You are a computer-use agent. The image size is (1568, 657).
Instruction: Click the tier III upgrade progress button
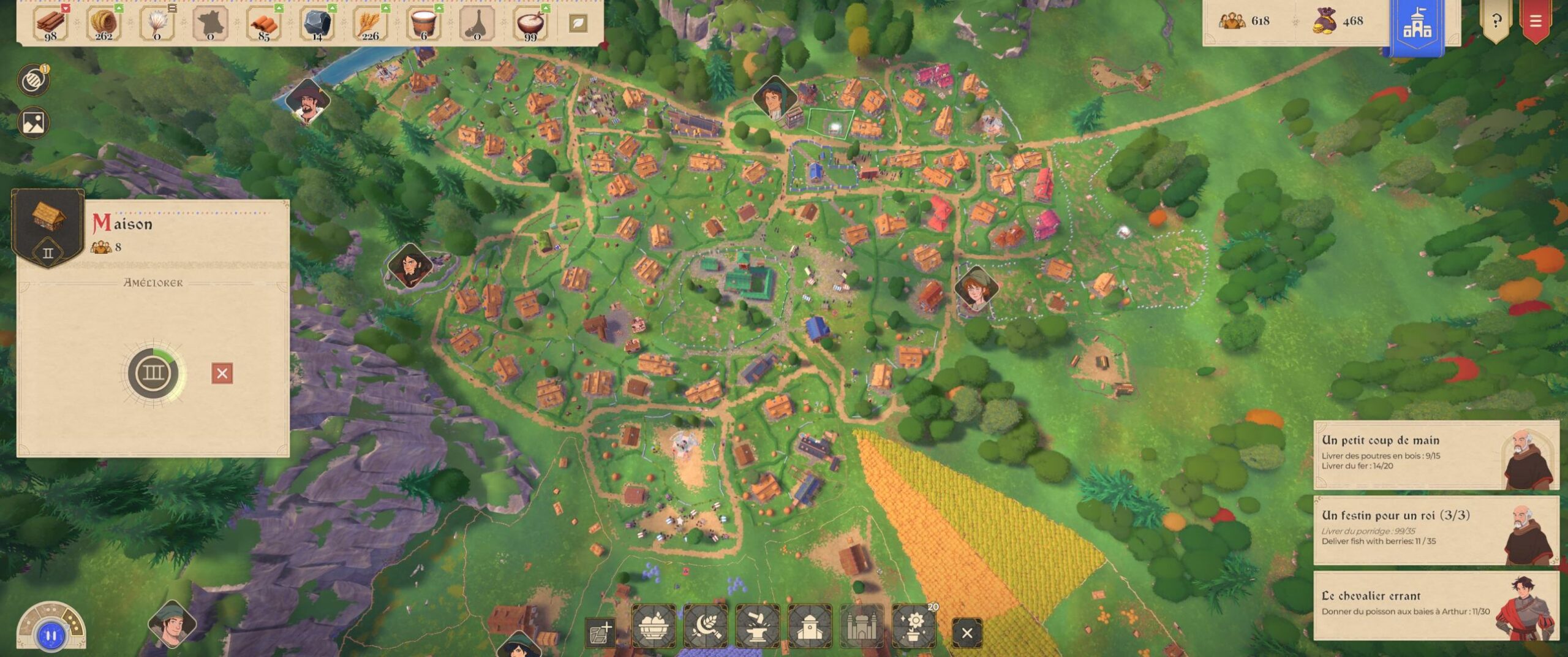153,373
